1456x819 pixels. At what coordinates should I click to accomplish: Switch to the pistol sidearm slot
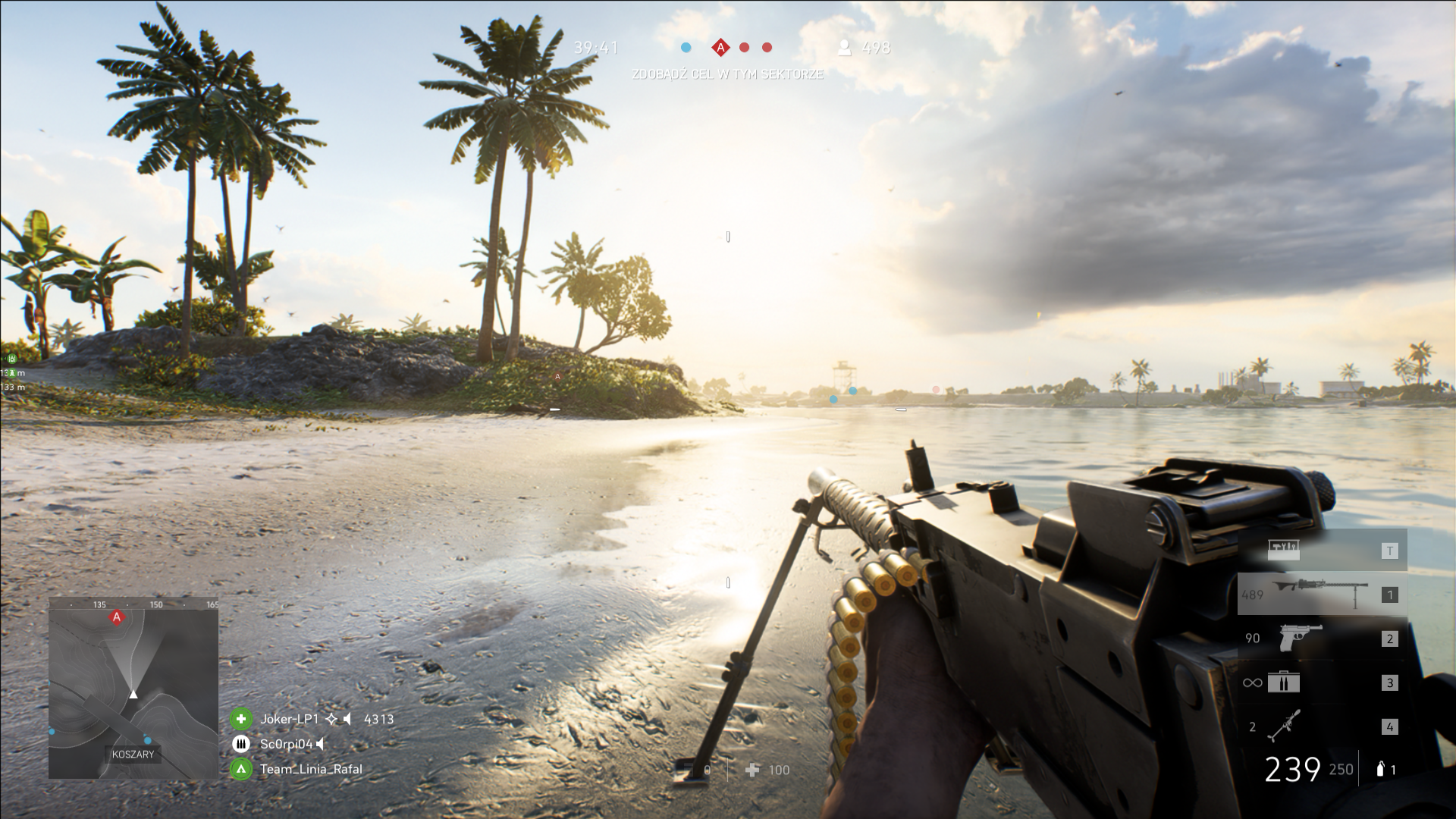pos(1300,638)
